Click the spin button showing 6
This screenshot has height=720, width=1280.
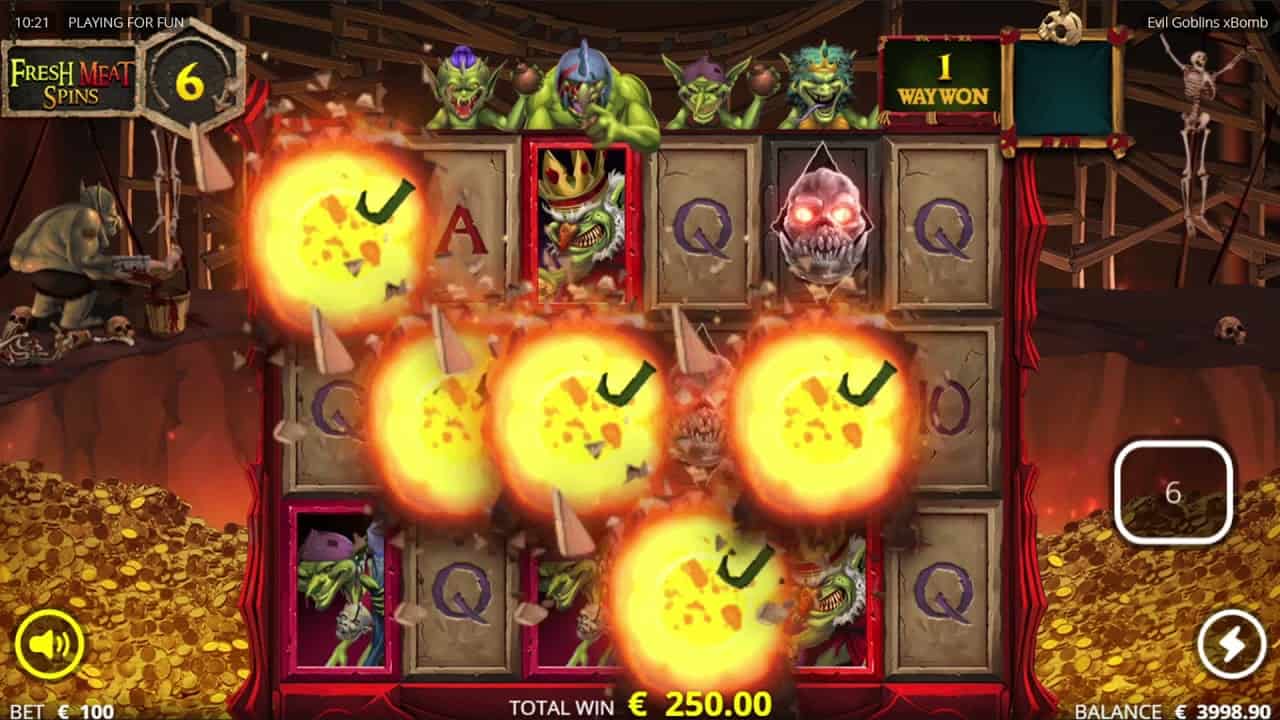1173,493
